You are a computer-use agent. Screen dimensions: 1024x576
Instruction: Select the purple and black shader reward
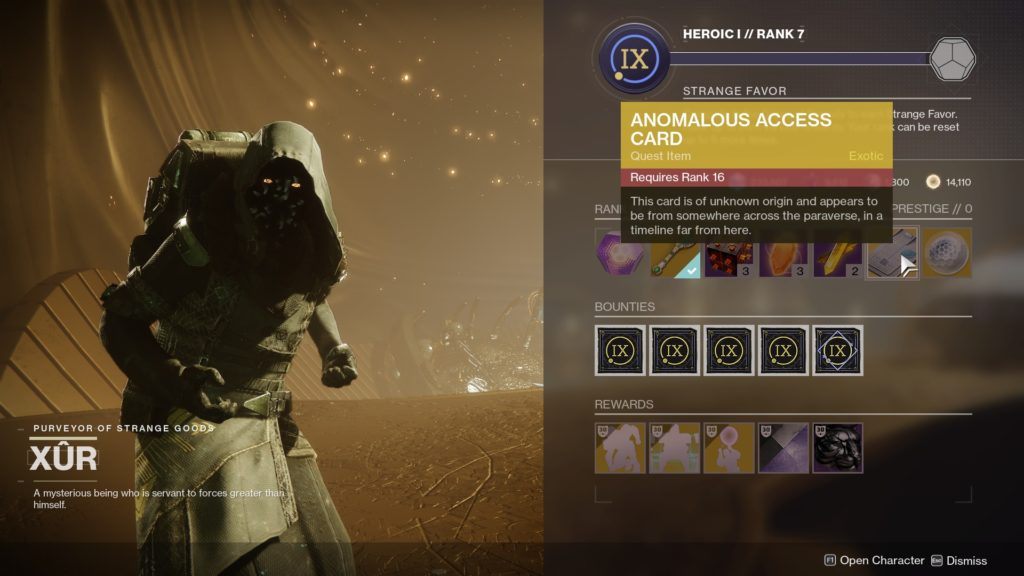pyautogui.click(x=783, y=447)
